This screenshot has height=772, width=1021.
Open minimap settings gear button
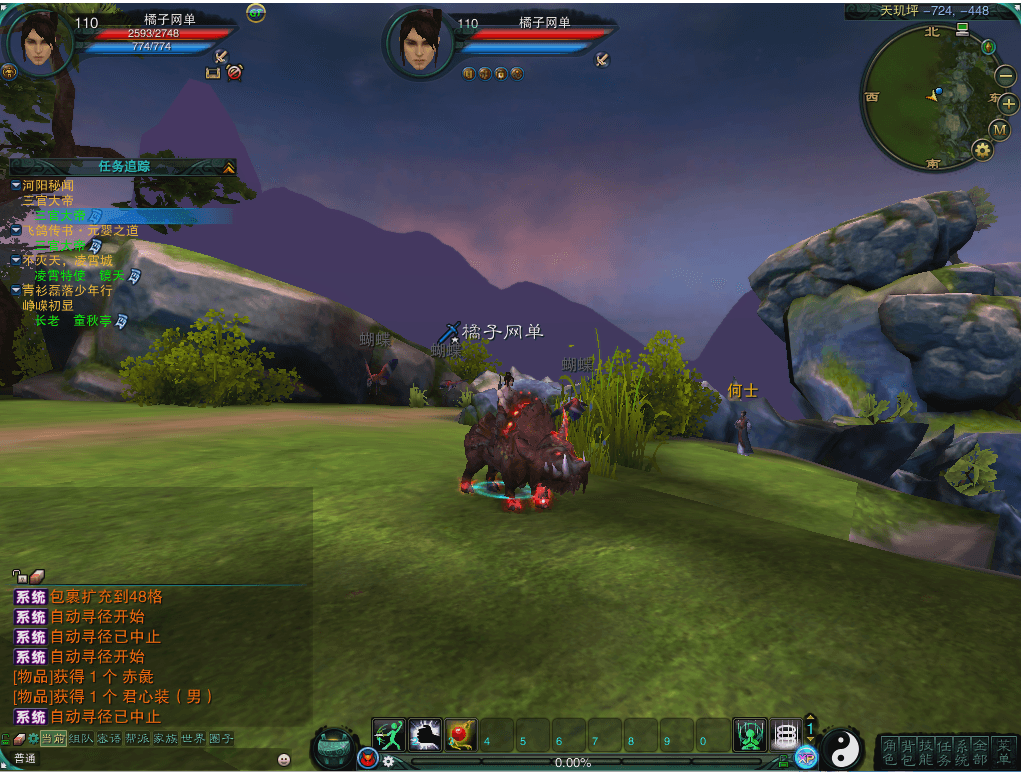982,150
